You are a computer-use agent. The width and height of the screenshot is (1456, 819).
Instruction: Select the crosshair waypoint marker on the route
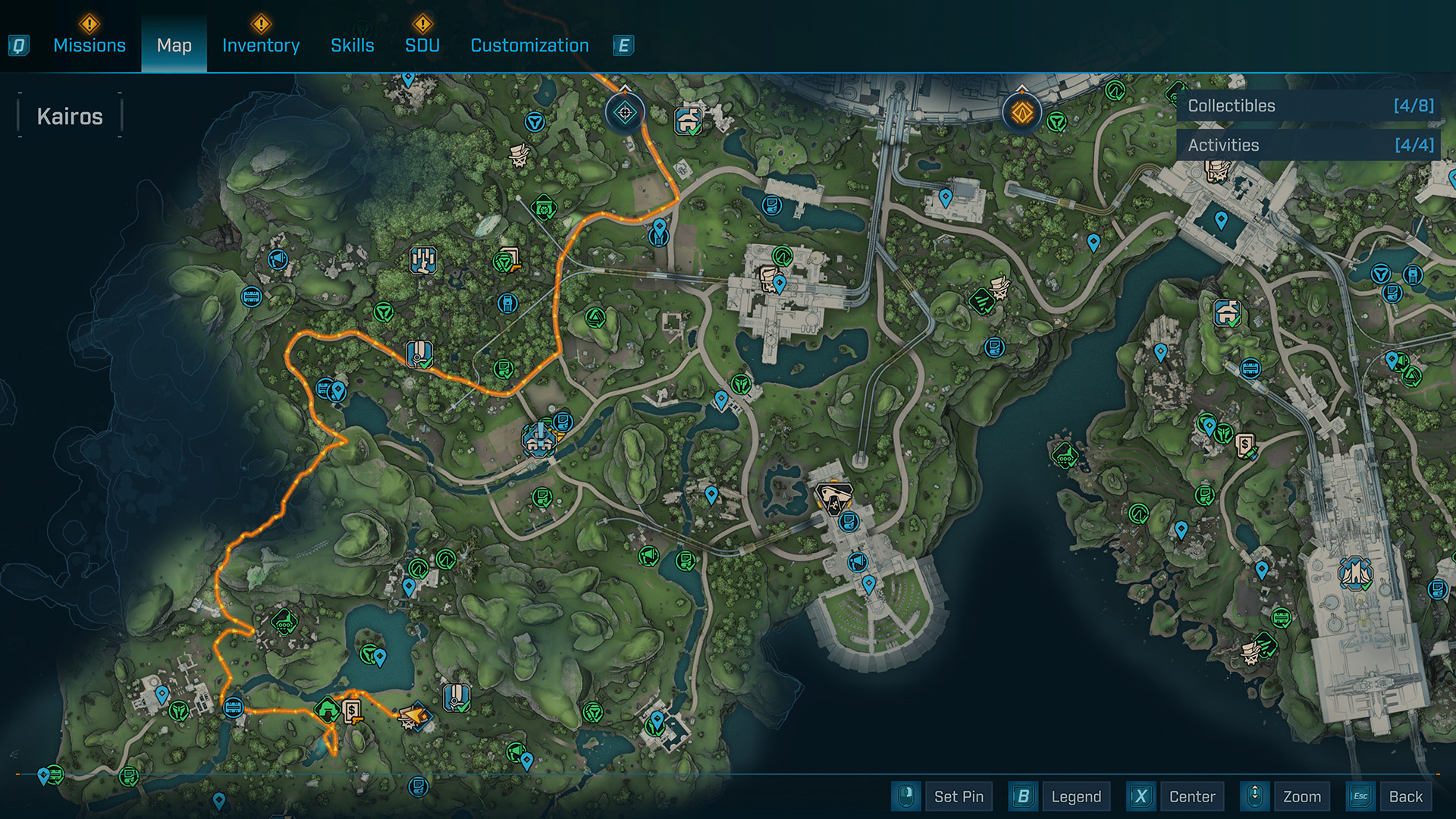coord(625,113)
